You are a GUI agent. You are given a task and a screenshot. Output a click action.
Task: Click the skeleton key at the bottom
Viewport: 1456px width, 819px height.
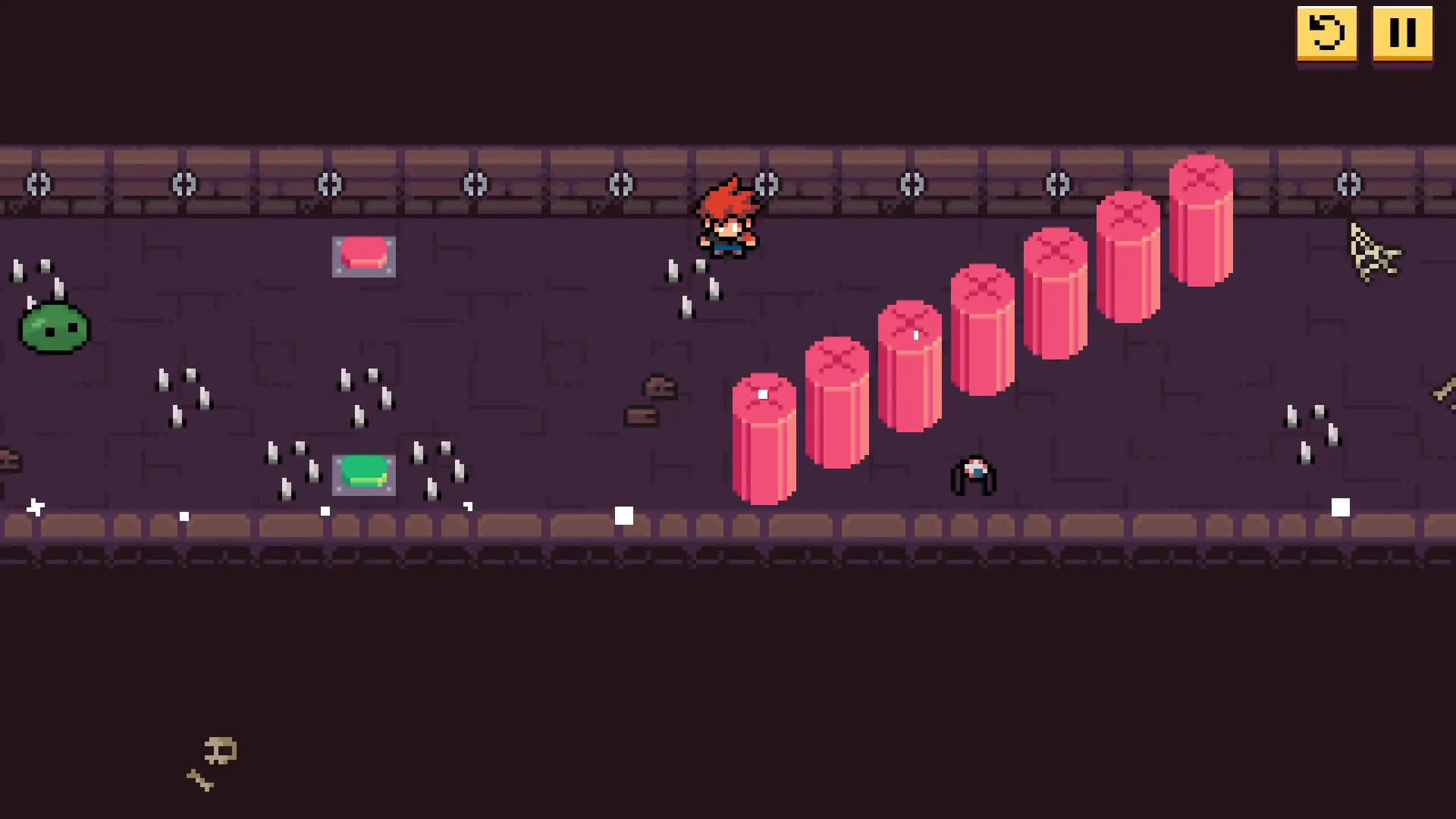coord(214,758)
